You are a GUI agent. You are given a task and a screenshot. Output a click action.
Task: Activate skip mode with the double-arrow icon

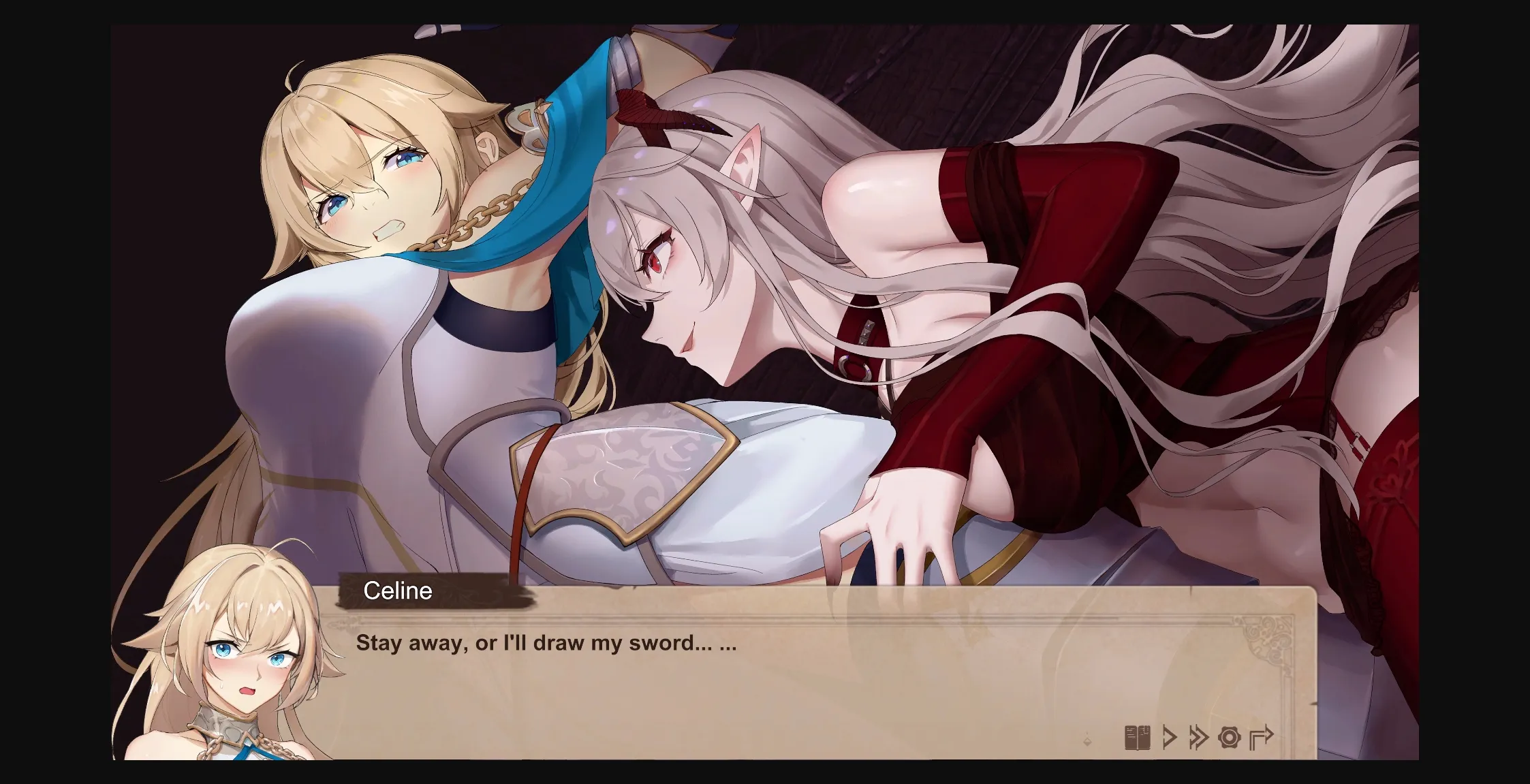(1198, 738)
